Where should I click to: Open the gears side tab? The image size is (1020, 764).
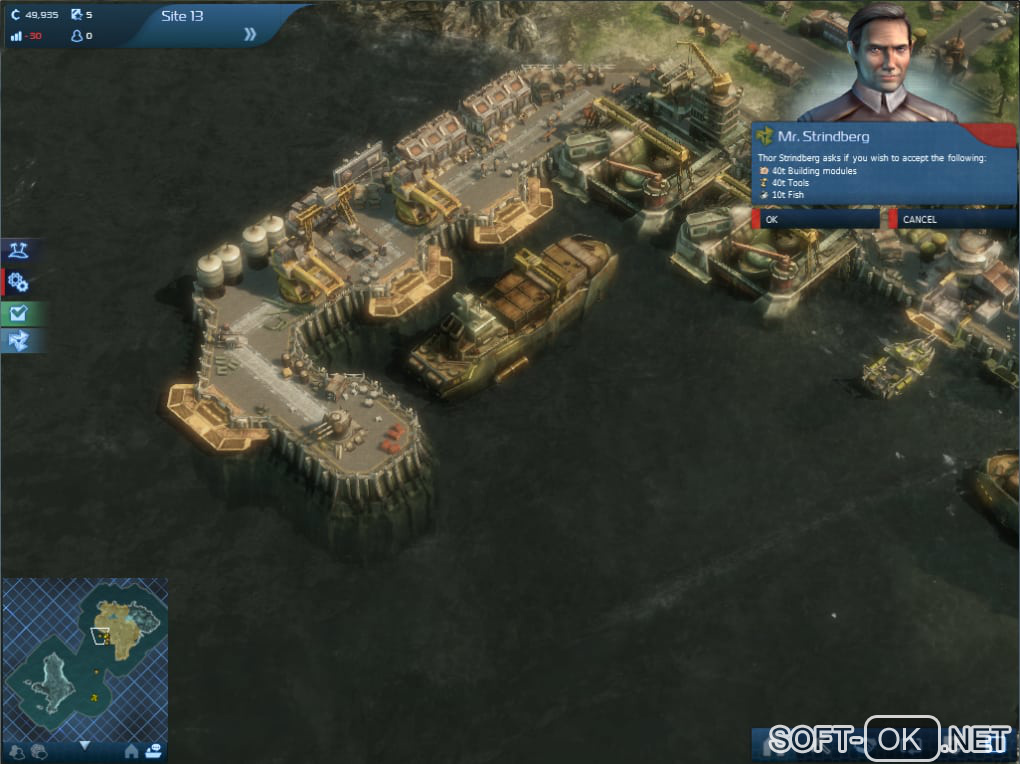click(18, 282)
